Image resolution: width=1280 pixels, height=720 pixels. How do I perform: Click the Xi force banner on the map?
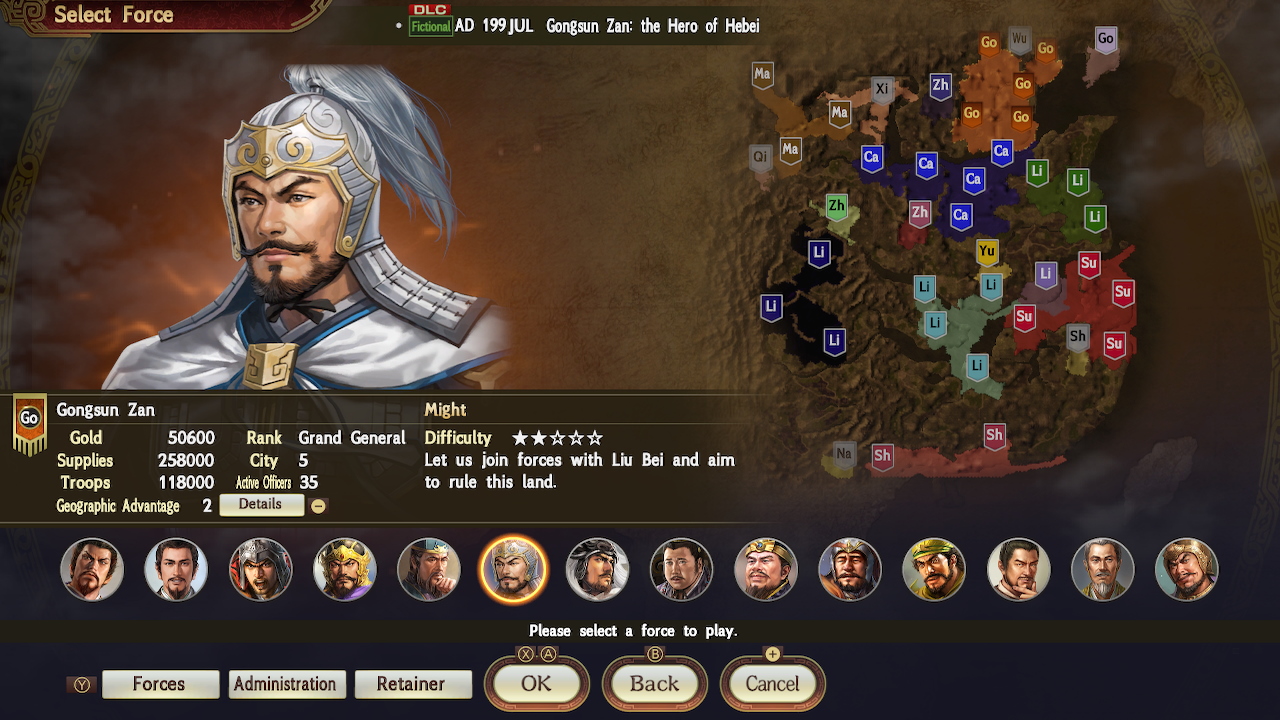881,88
